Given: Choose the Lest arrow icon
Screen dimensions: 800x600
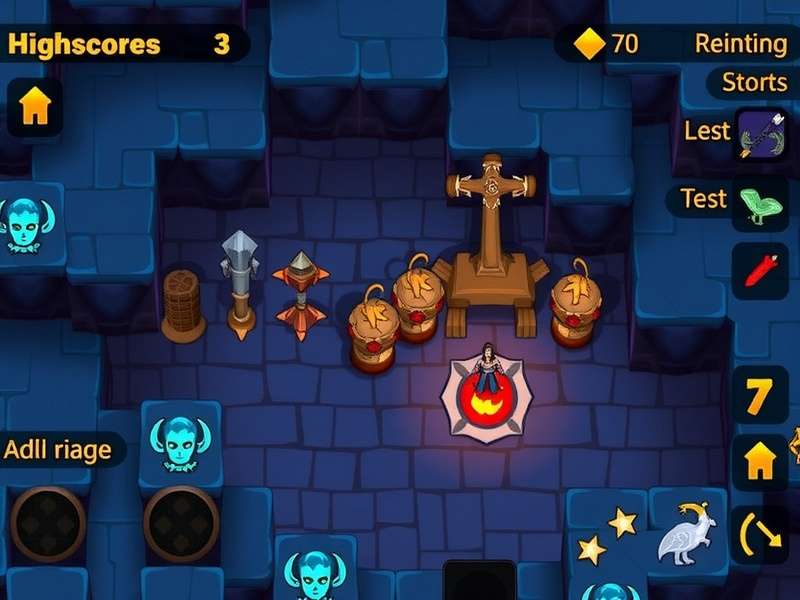Looking at the screenshot, I should [761, 135].
